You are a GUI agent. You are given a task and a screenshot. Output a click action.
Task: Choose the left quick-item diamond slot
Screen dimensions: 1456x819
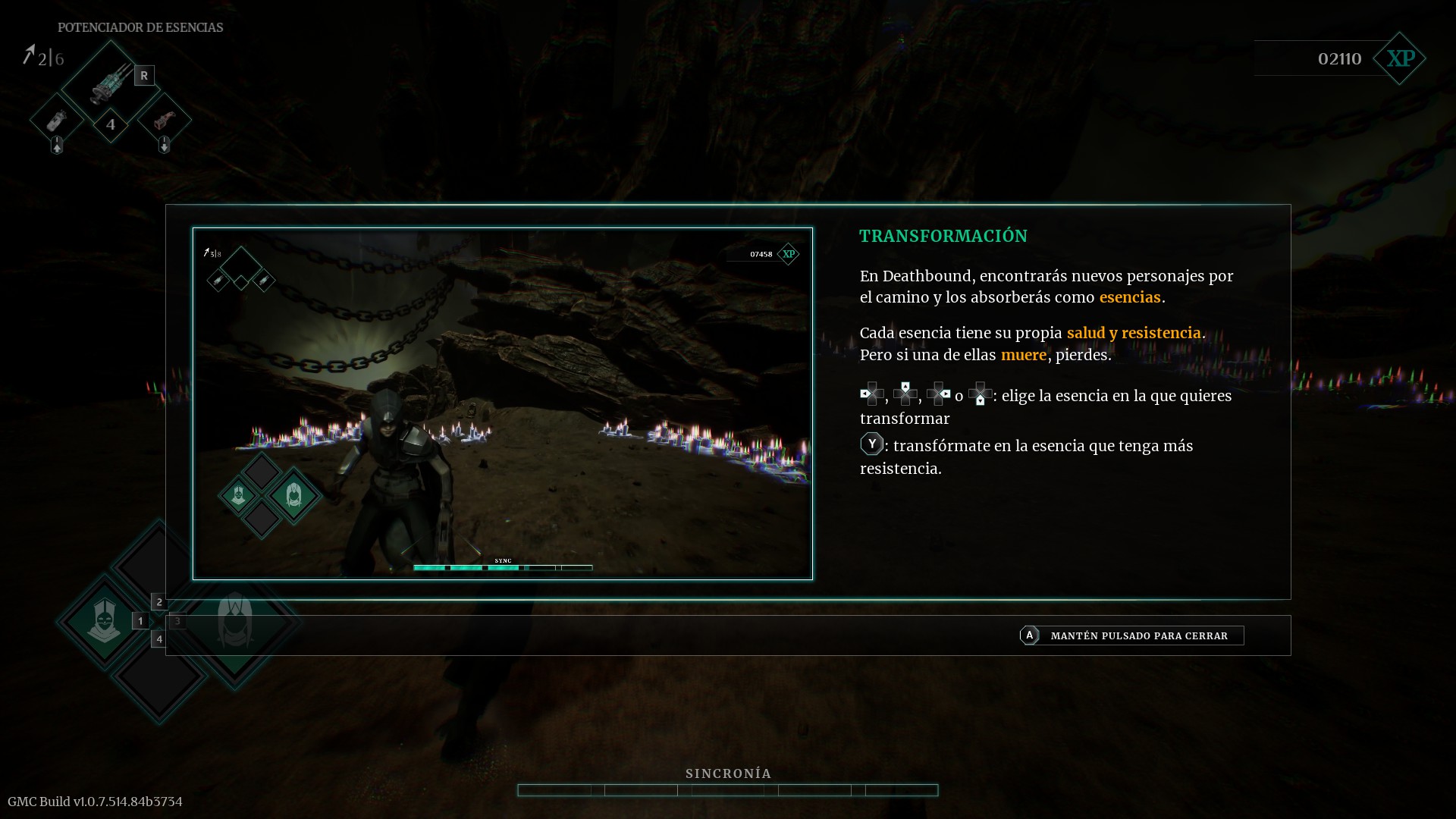click(57, 120)
